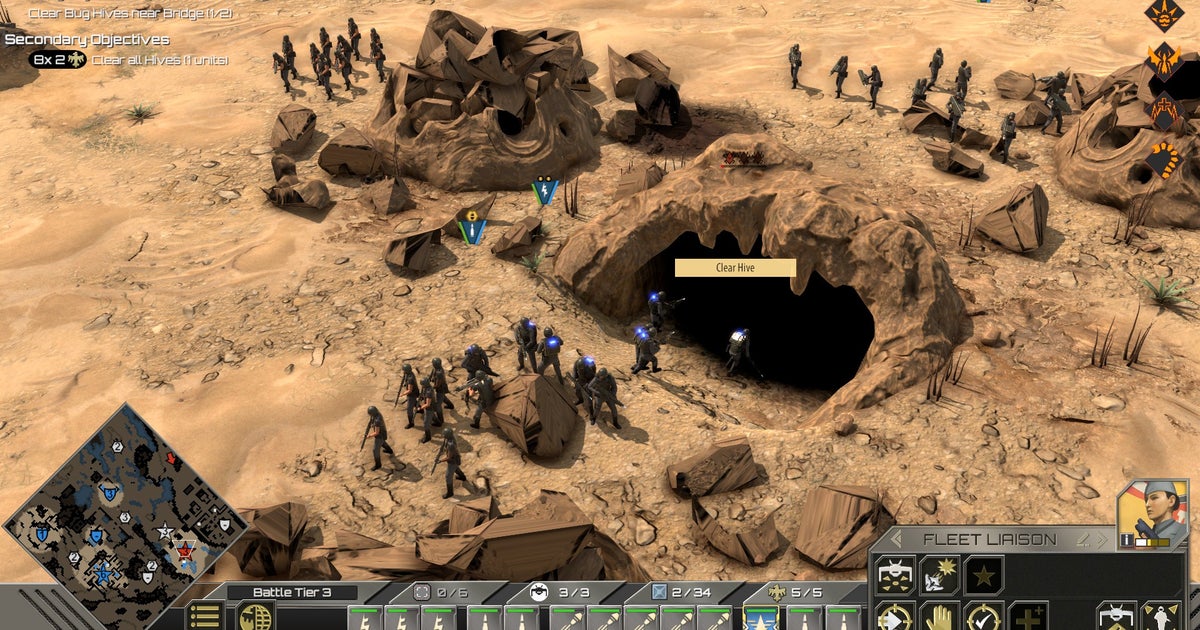This screenshot has width=1200, height=630.
Task: Select the gold star ability
Action: coord(983,576)
